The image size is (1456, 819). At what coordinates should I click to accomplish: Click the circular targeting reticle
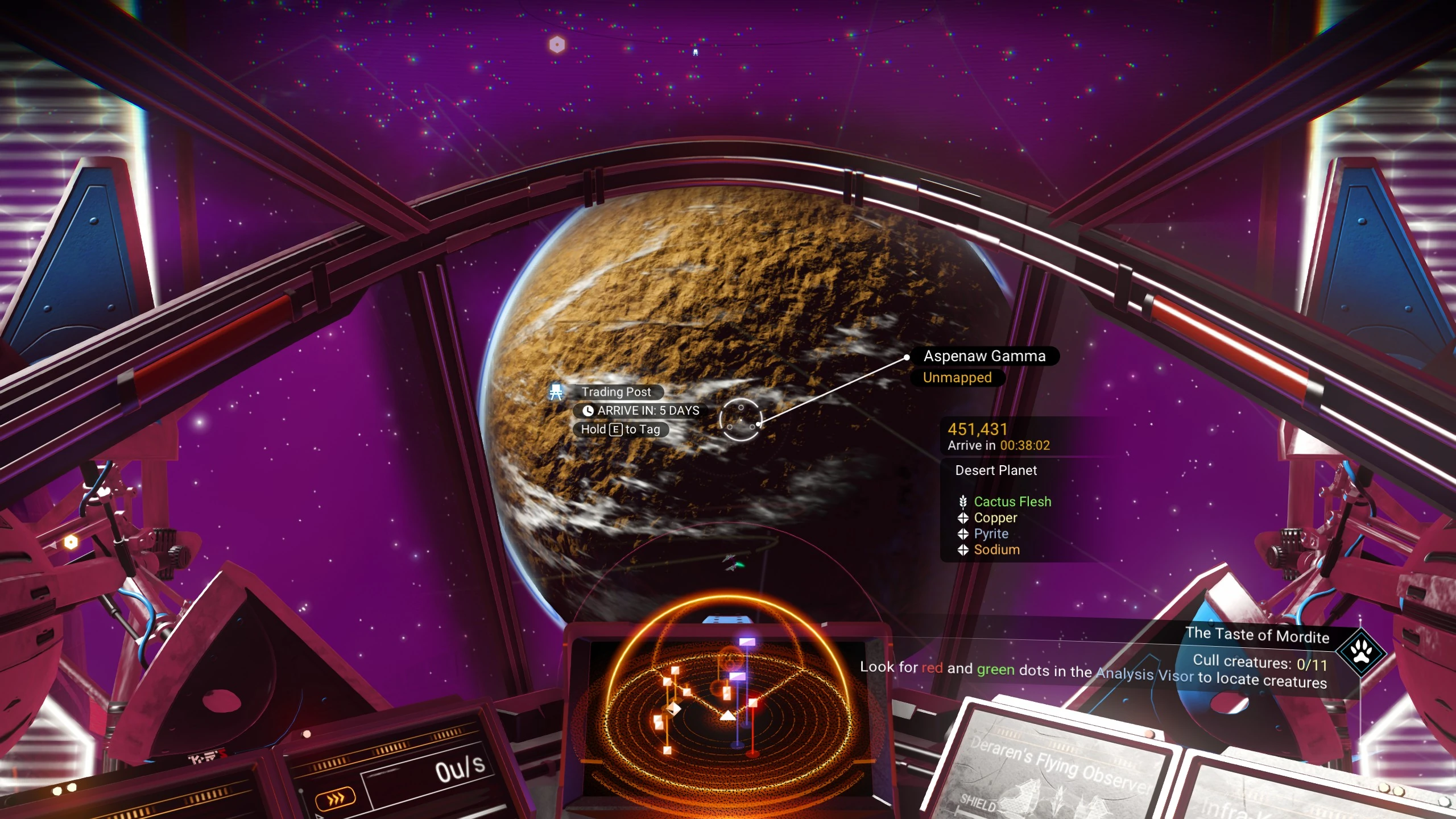tap(740, 420)
